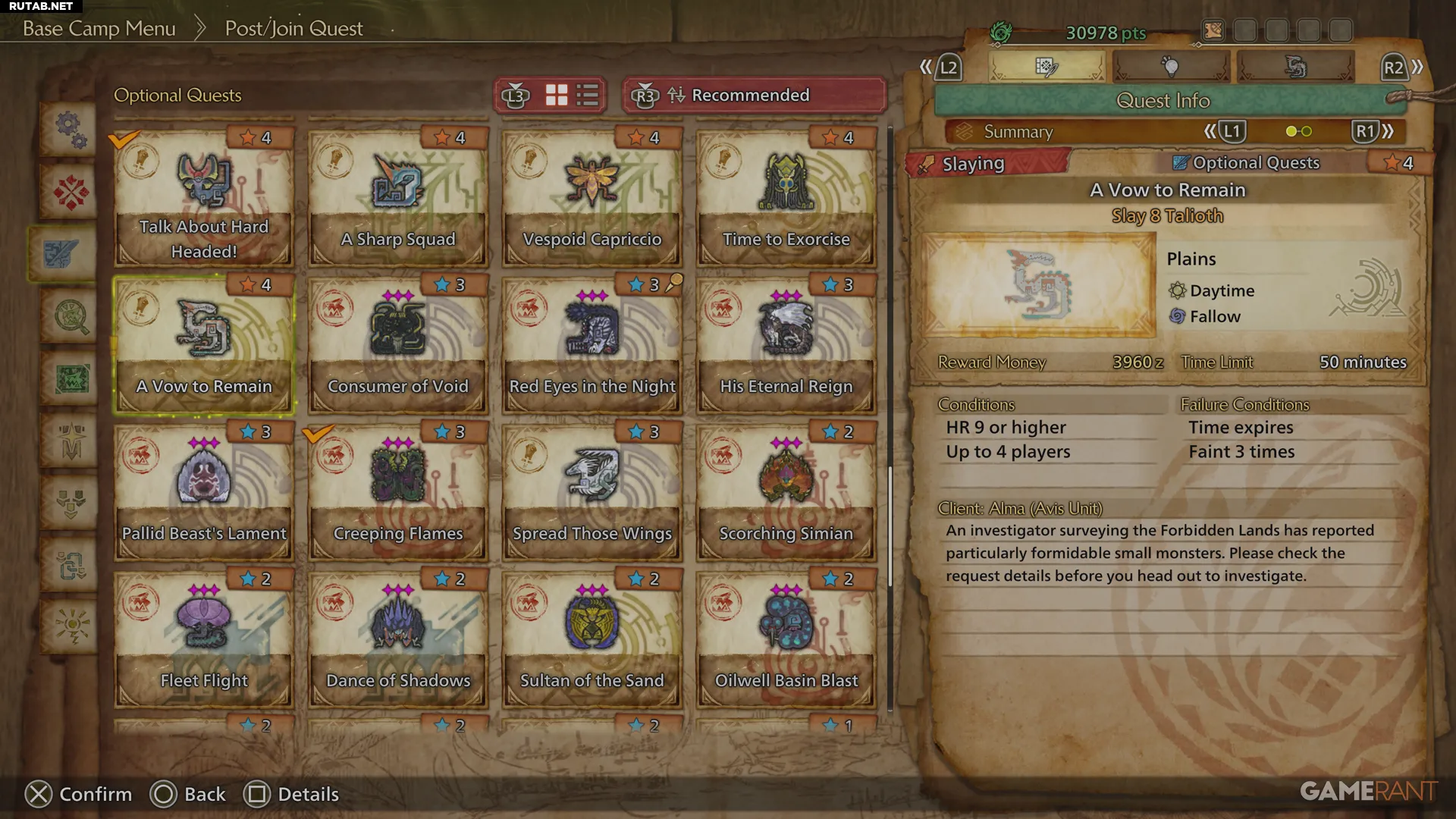1456x819 pixels.
Task: Open the Scorching Simian quest
Action: (x=786, y=493)
